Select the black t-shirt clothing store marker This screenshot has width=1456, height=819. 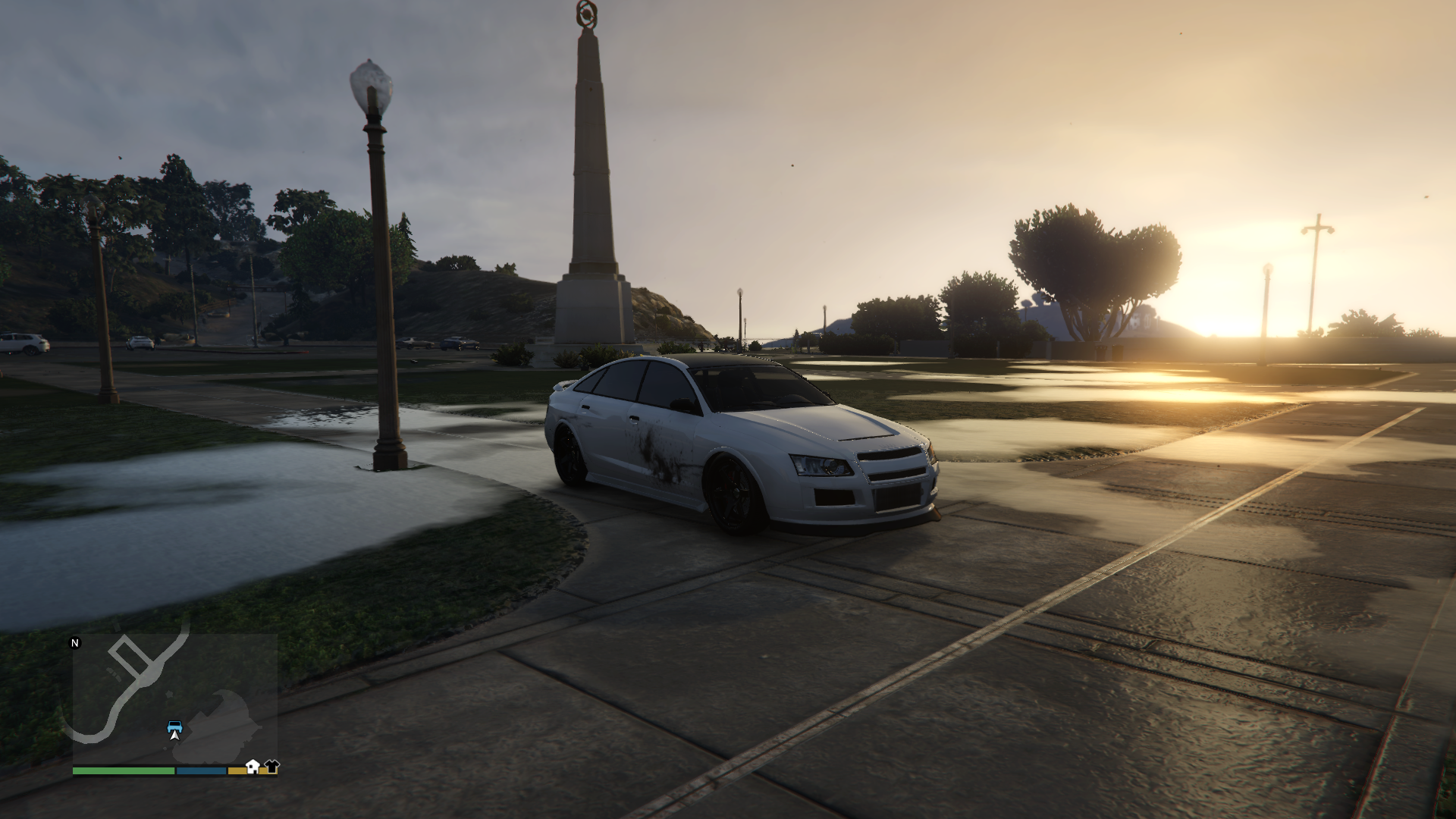271,766
